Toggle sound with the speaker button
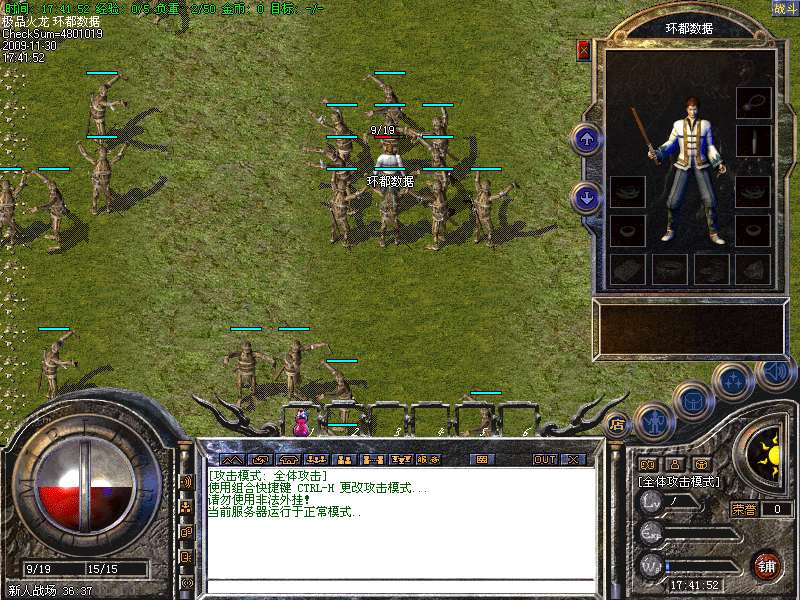The width and height of the screenshot is (800, 600). pos(775,373)
